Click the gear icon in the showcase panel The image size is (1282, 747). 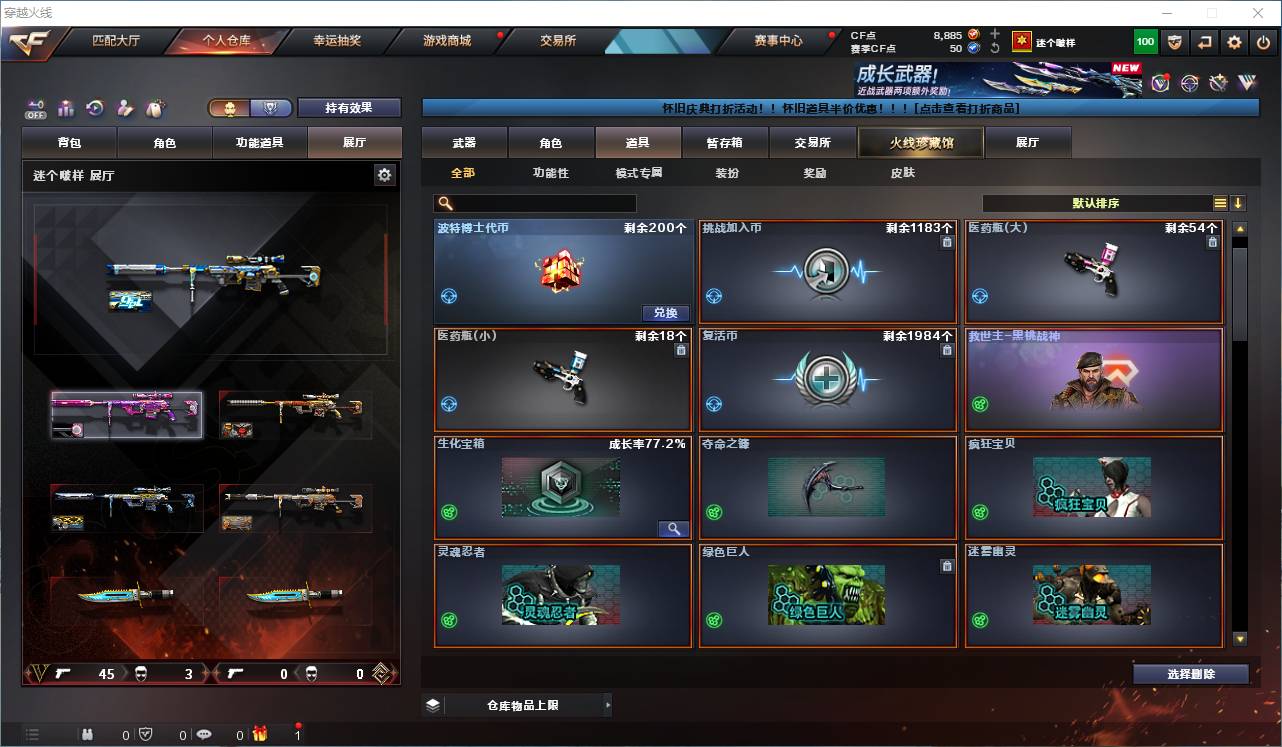coord(385,174)
